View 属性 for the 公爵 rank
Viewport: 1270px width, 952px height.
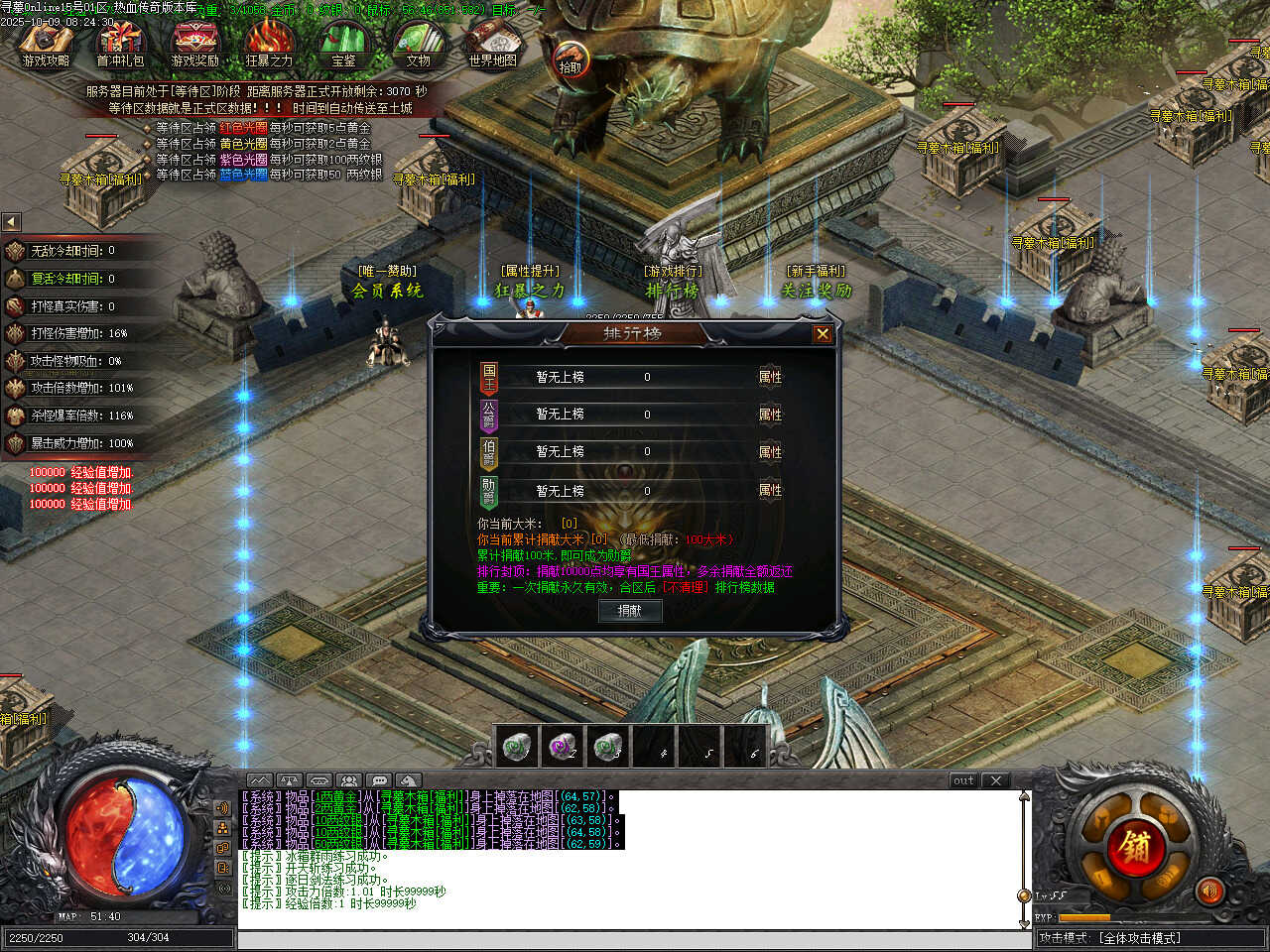(x=770, y=415)
